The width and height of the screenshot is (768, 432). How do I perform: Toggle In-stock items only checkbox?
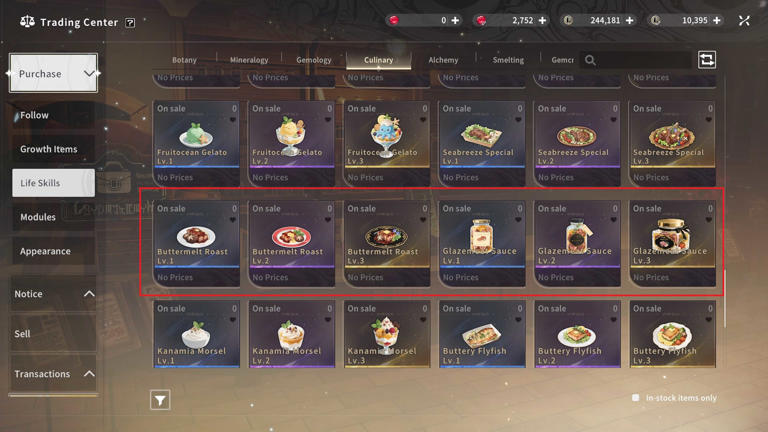pos(635,398)
